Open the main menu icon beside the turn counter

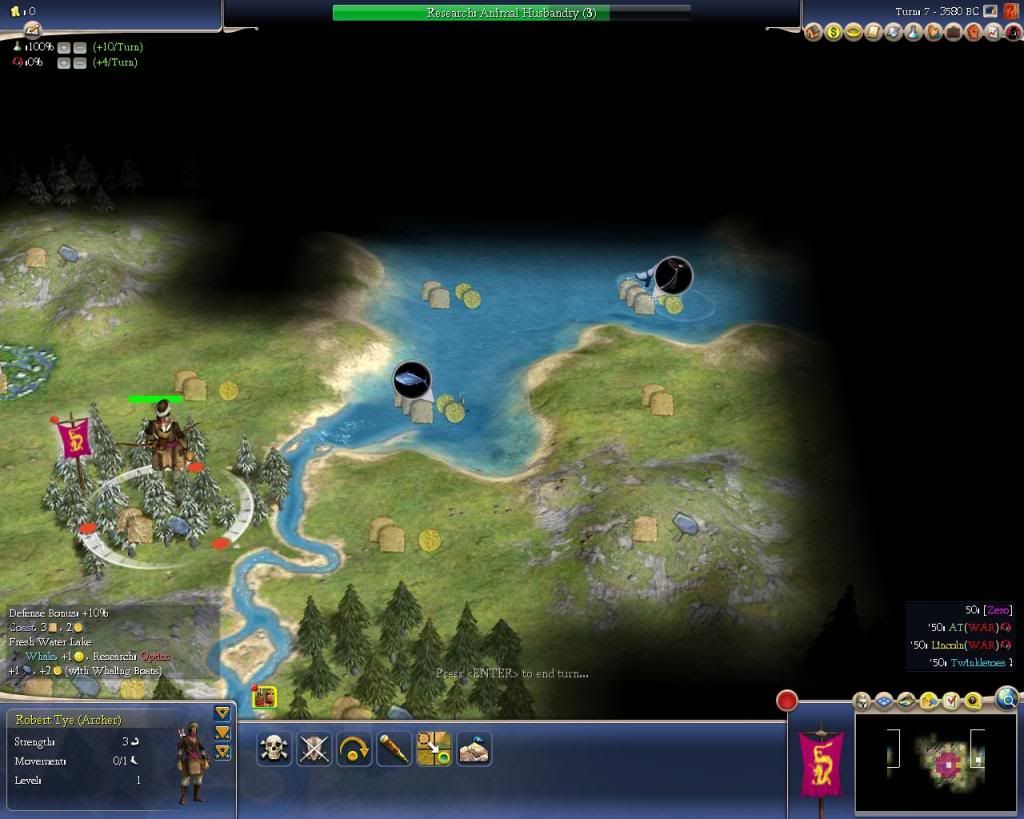click(x=991, y=11)
